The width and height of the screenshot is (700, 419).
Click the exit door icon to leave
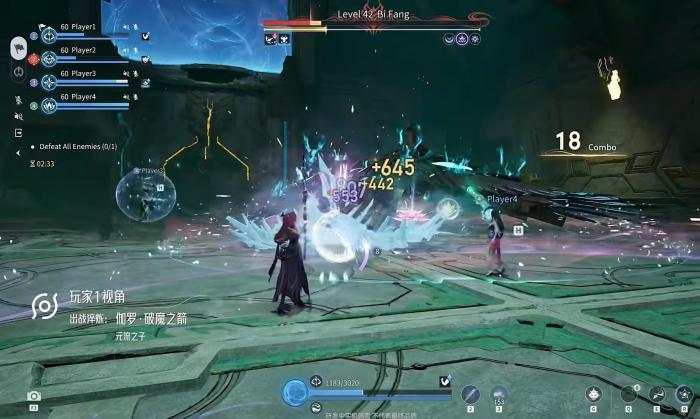(x=18, y=132)
